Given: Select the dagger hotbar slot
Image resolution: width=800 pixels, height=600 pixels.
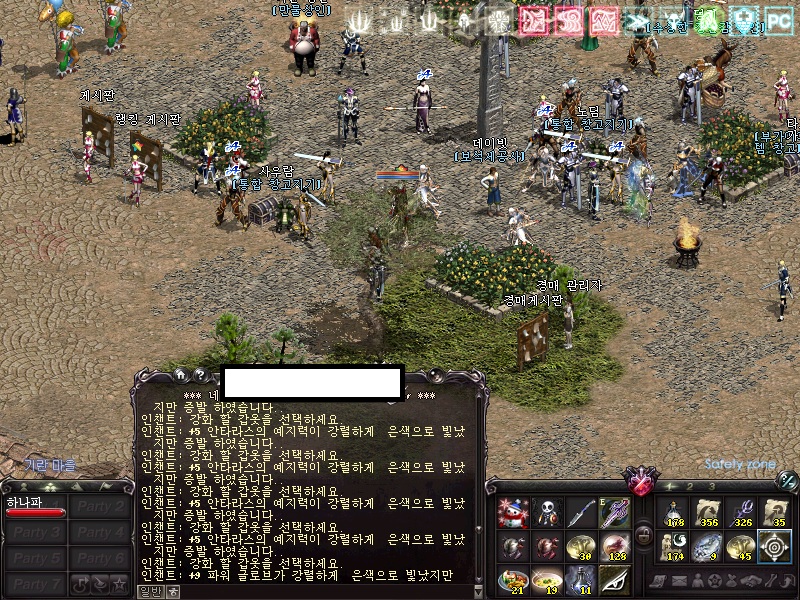Looking at the screenshot, I should (581, 514).
